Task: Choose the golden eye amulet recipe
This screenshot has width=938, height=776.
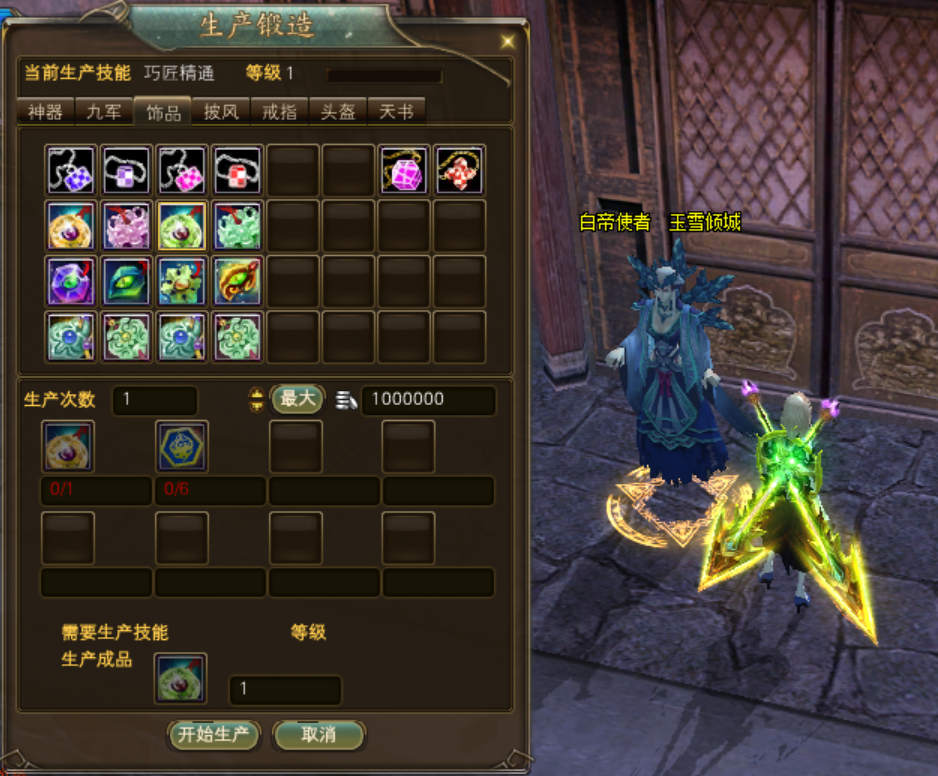Action: (x=238, y=281)
